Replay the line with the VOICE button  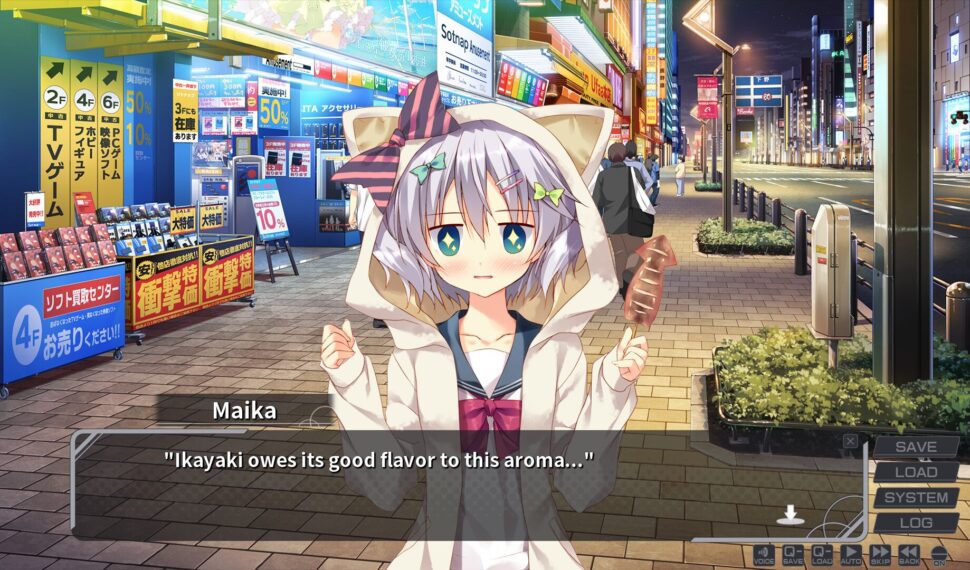[764, 553]
